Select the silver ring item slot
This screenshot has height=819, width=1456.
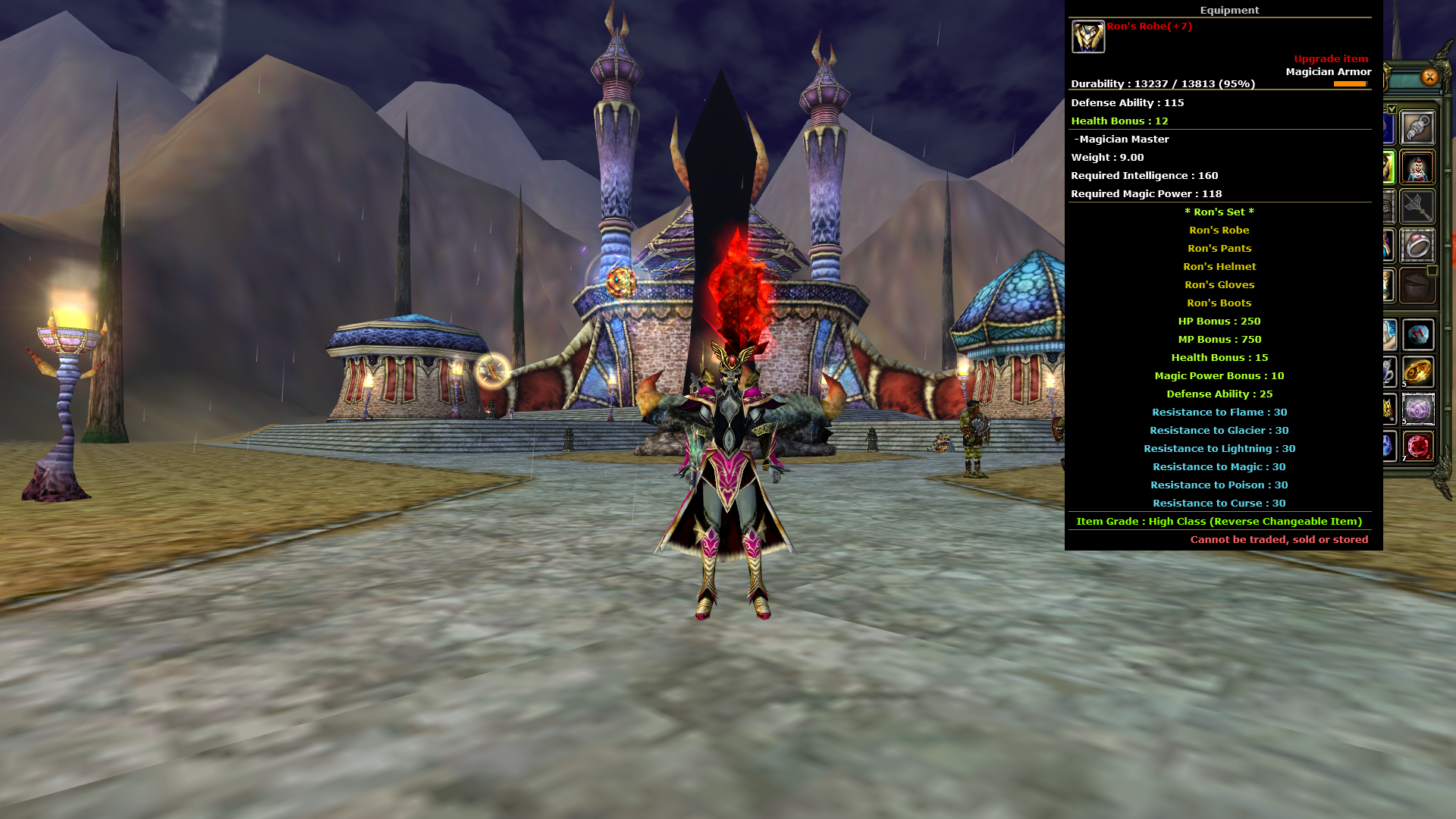coord(1418,244)
